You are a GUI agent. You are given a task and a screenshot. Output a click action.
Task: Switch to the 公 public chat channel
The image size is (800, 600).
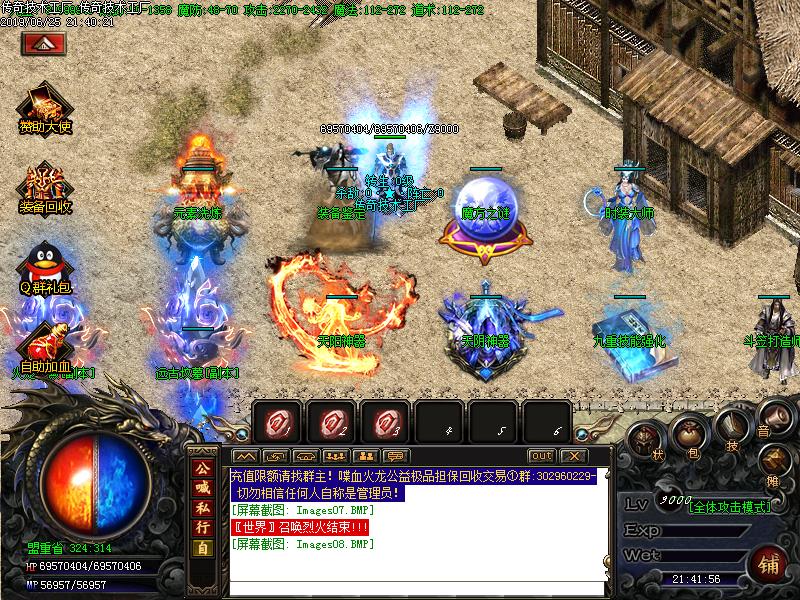click(203, 470)
